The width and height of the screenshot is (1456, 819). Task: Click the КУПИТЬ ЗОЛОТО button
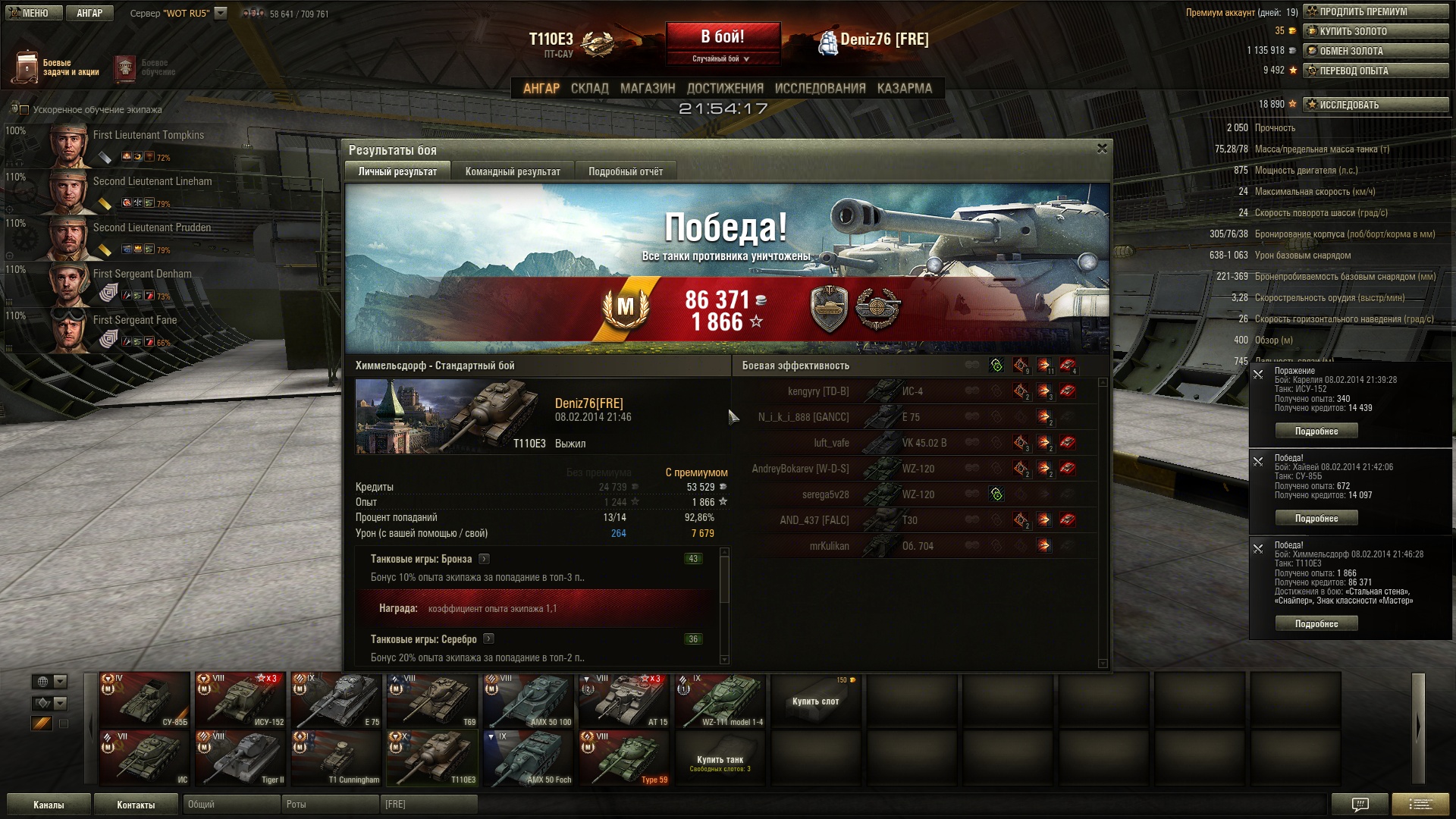pyautogui.click(x=1376, y=31)
